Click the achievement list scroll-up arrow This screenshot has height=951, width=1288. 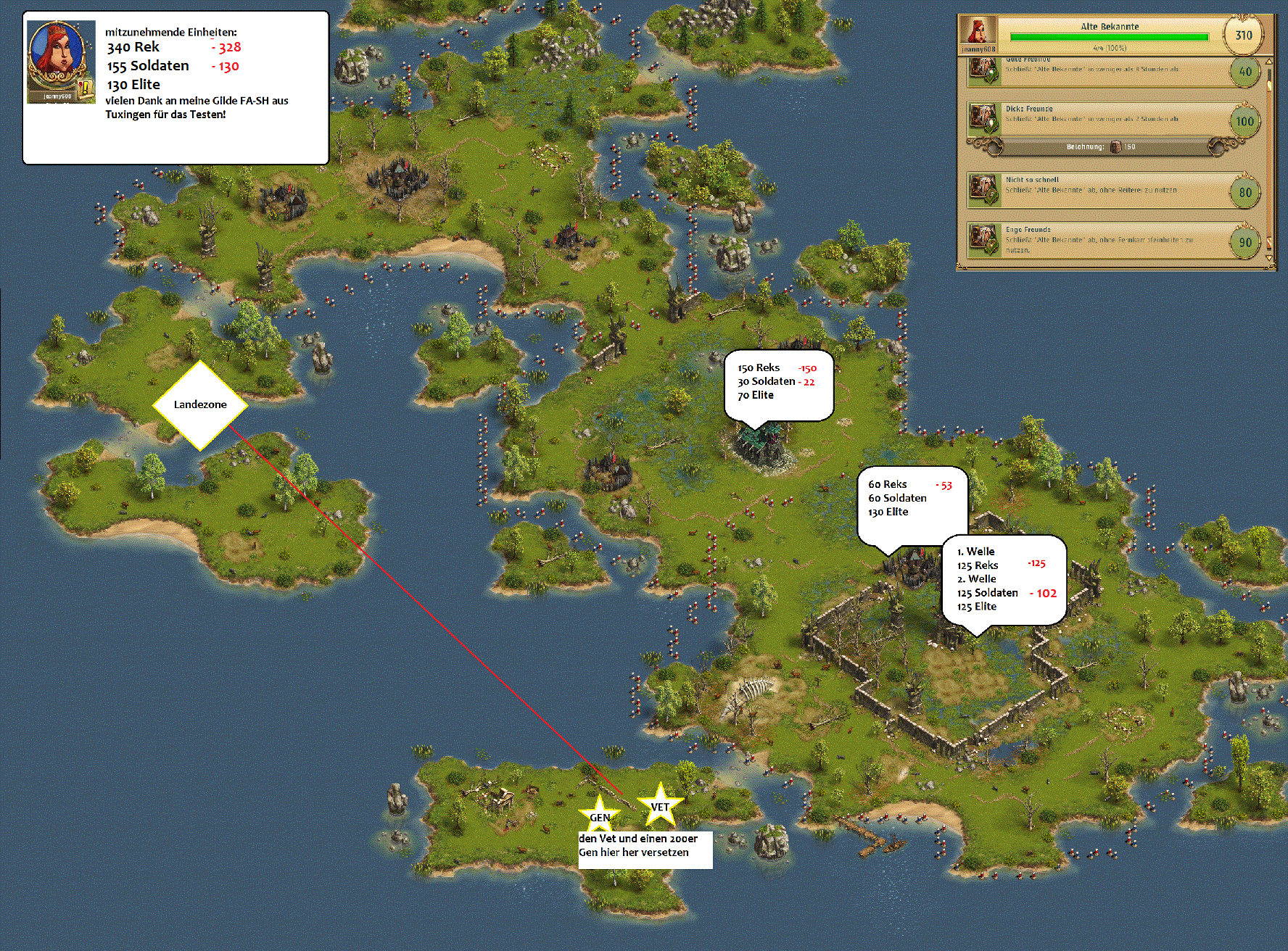point(1268,62)
